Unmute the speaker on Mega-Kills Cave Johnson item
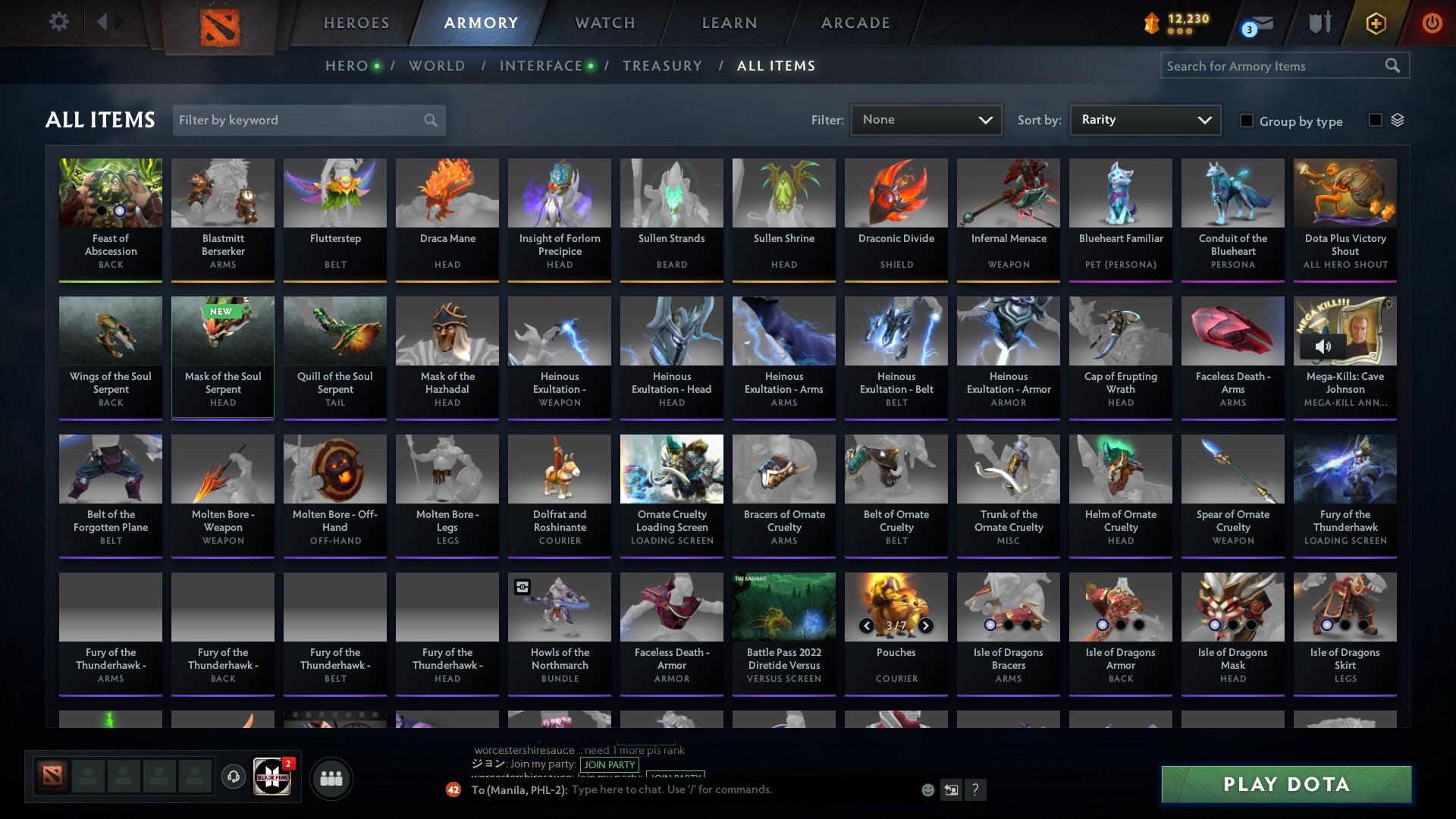Viewport: 1456px width, 819px height. click(1323, 347)
